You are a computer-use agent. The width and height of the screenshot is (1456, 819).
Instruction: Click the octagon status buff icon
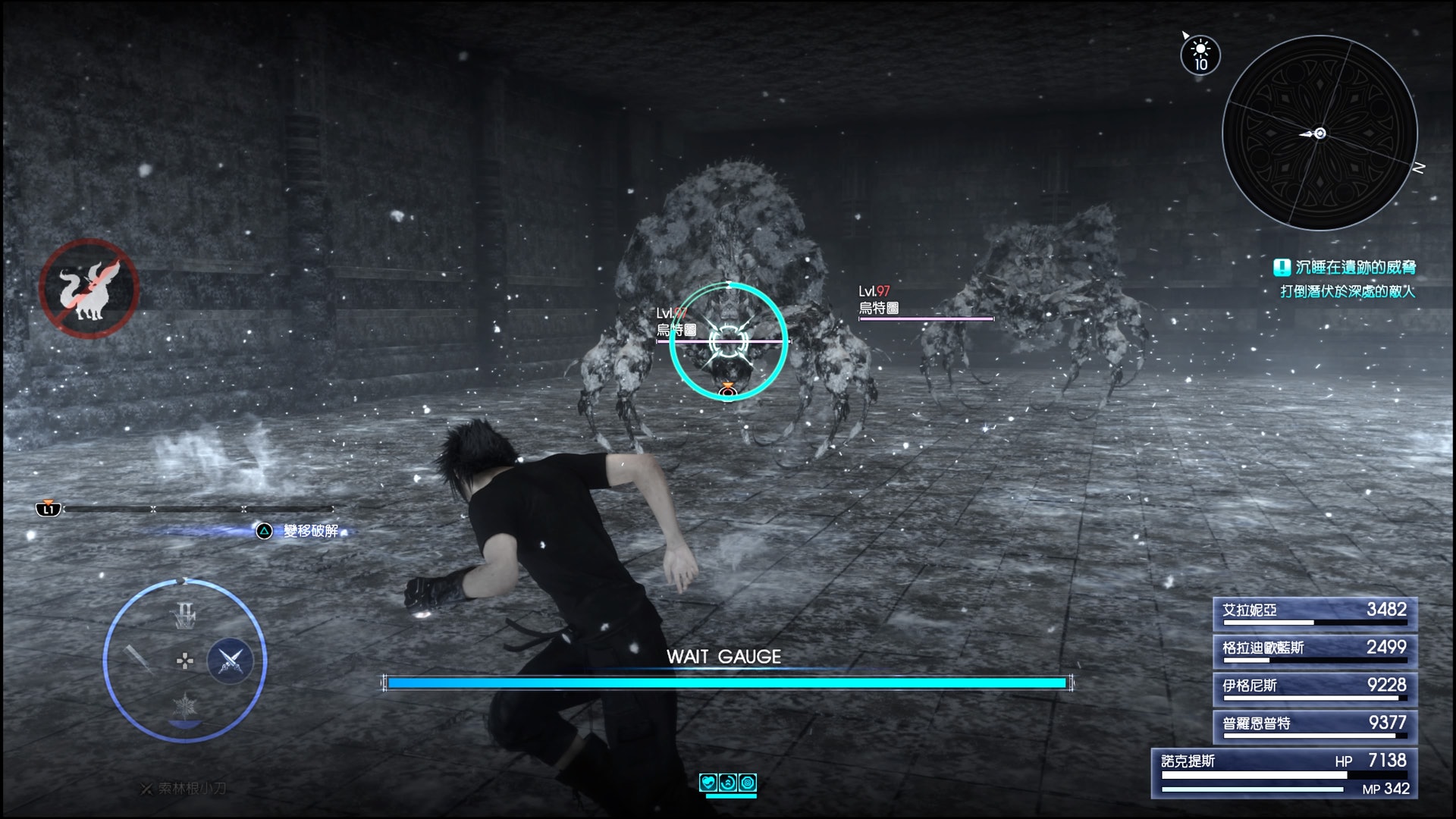click(x=748, y=783)
